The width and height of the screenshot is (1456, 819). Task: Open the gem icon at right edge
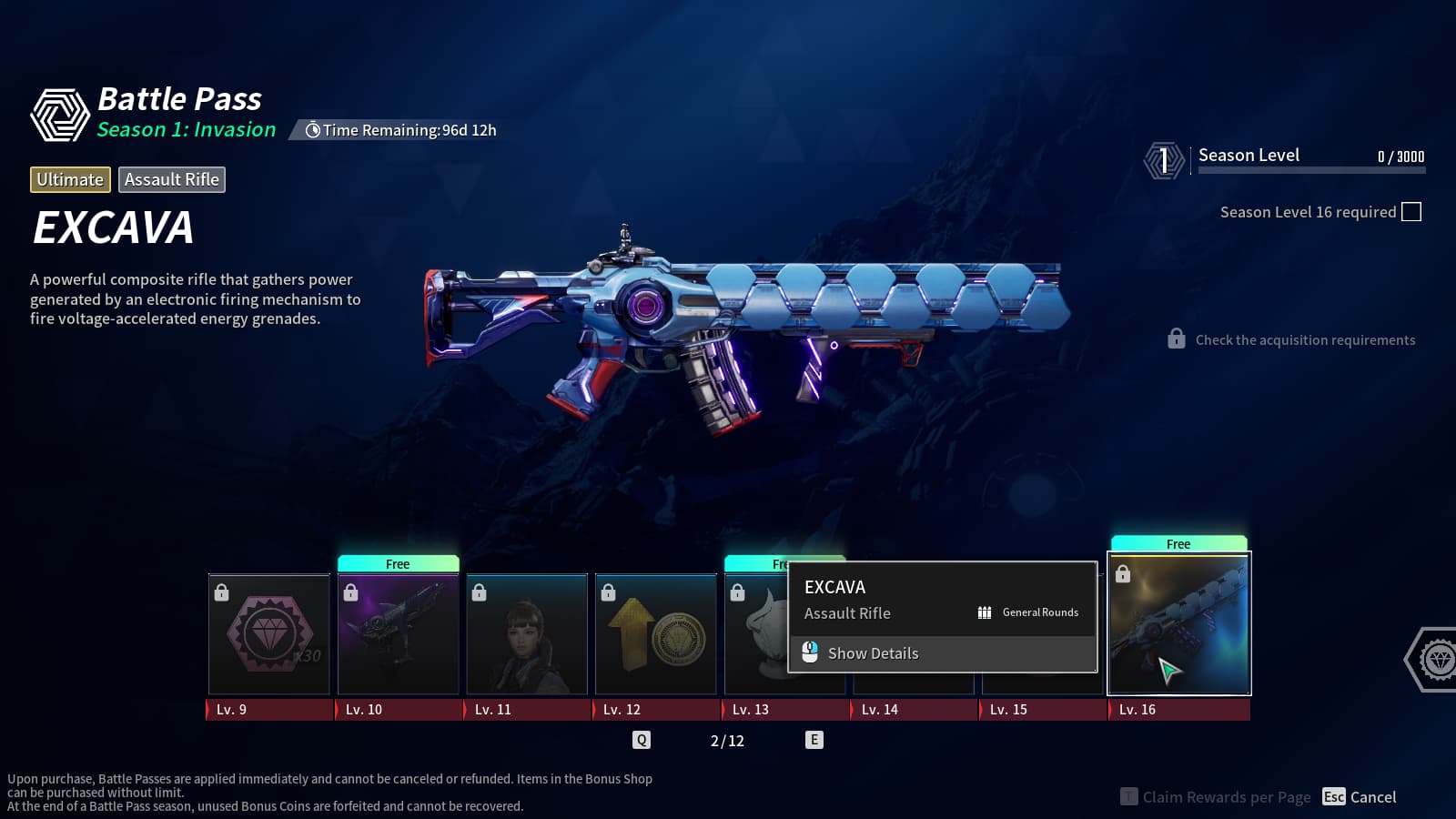click(x=1437, y=660)
